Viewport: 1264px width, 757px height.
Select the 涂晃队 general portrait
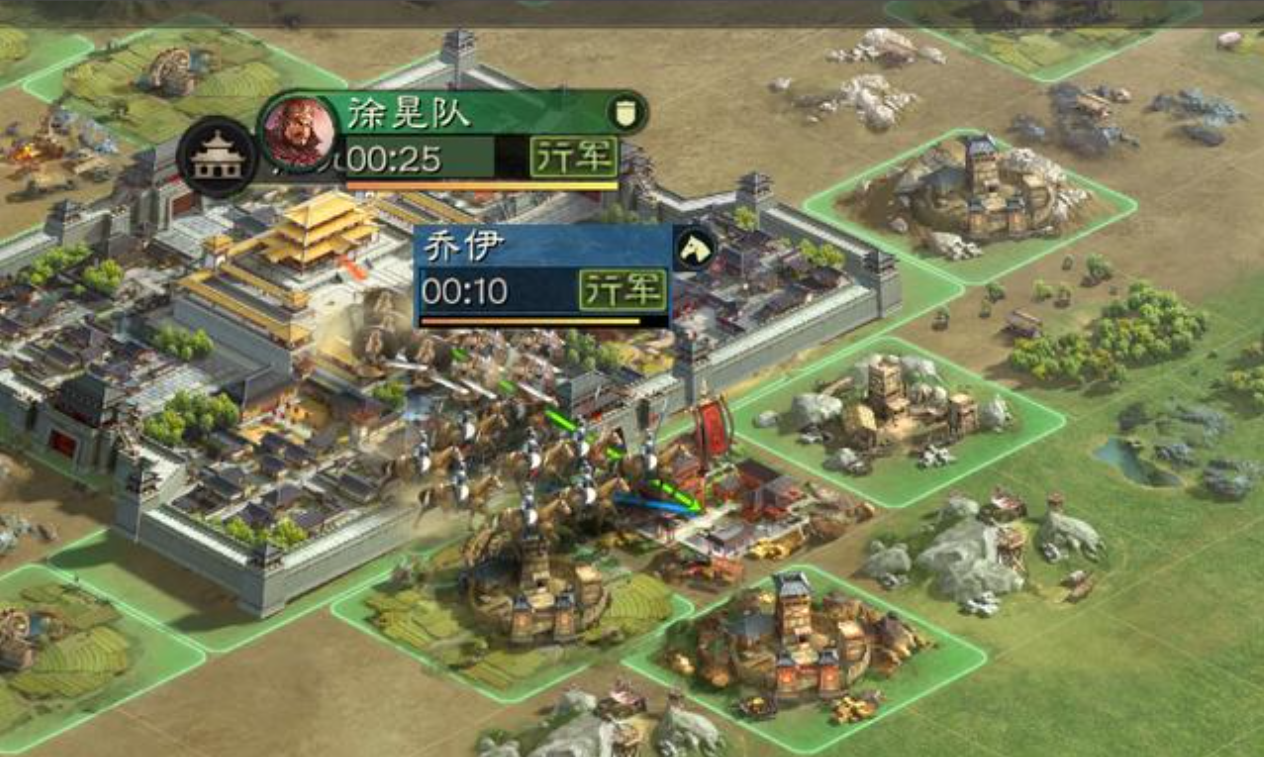coord(298,133)
